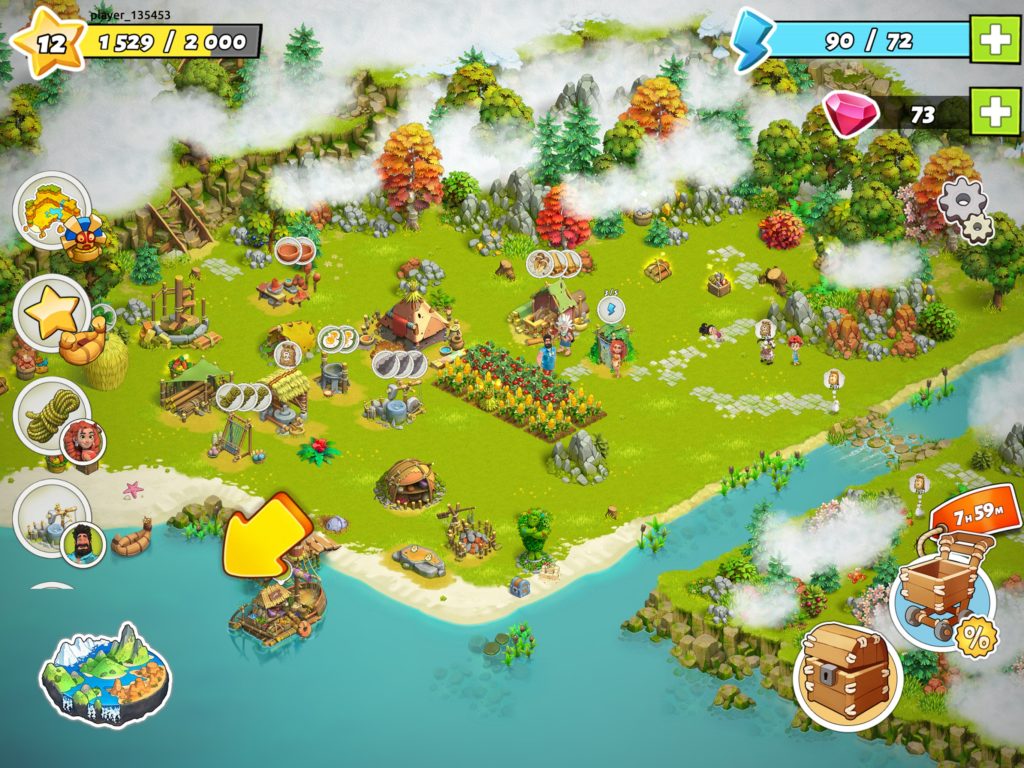The image size is (1024, 768).
Task: Open the settings gears
Action: [963, 210]
